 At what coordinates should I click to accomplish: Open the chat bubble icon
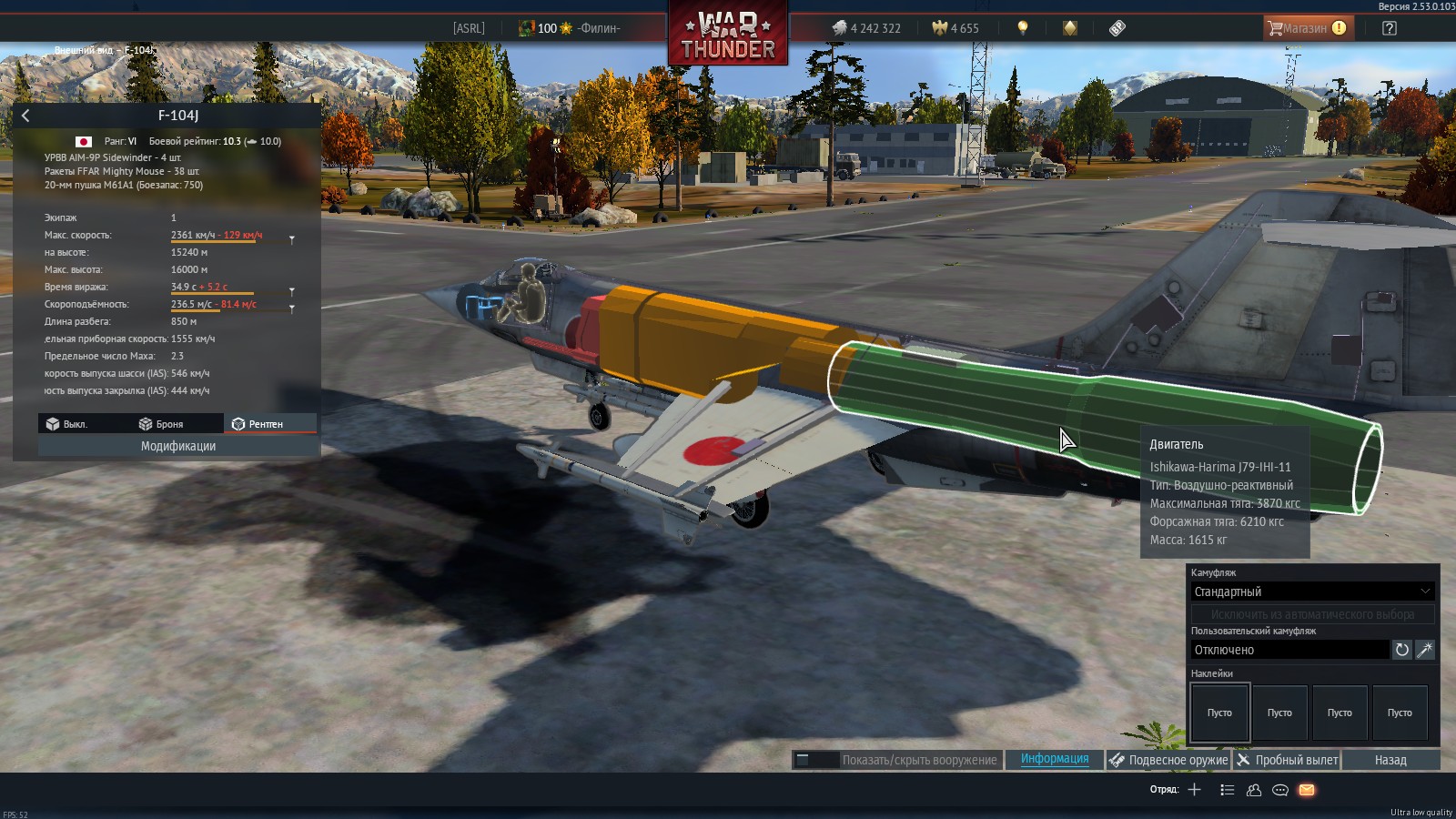(x=1280, y=790)
